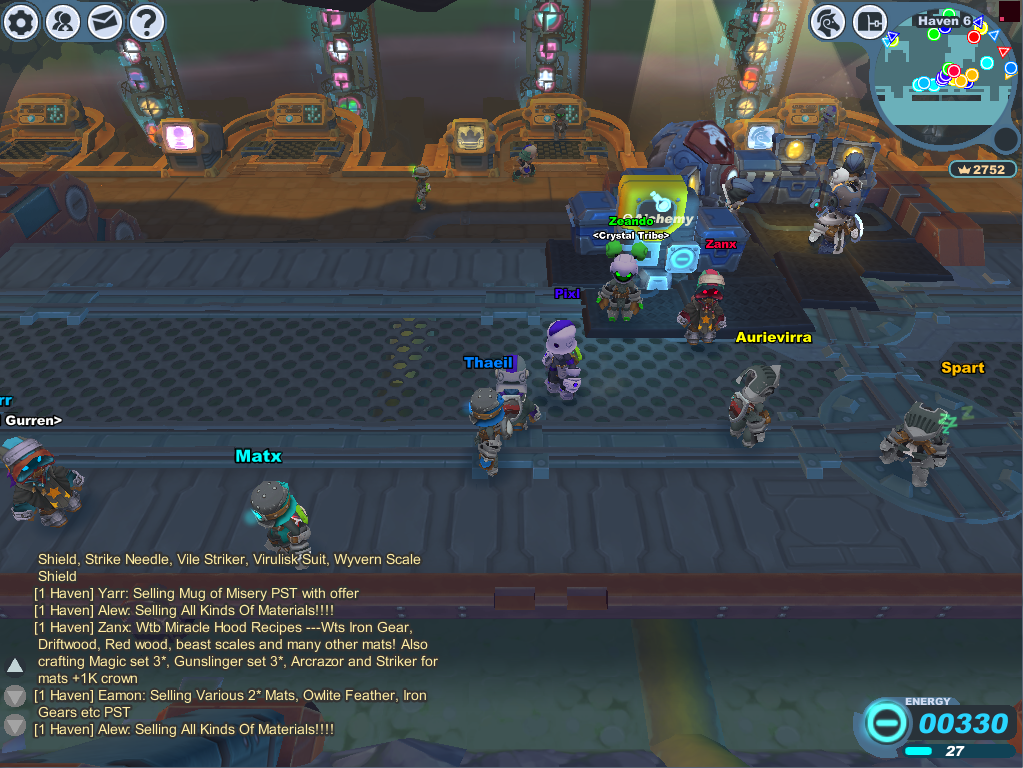Open the friends and social panel
Screen dimensions: 1023x768
click(x=63, y=22)
